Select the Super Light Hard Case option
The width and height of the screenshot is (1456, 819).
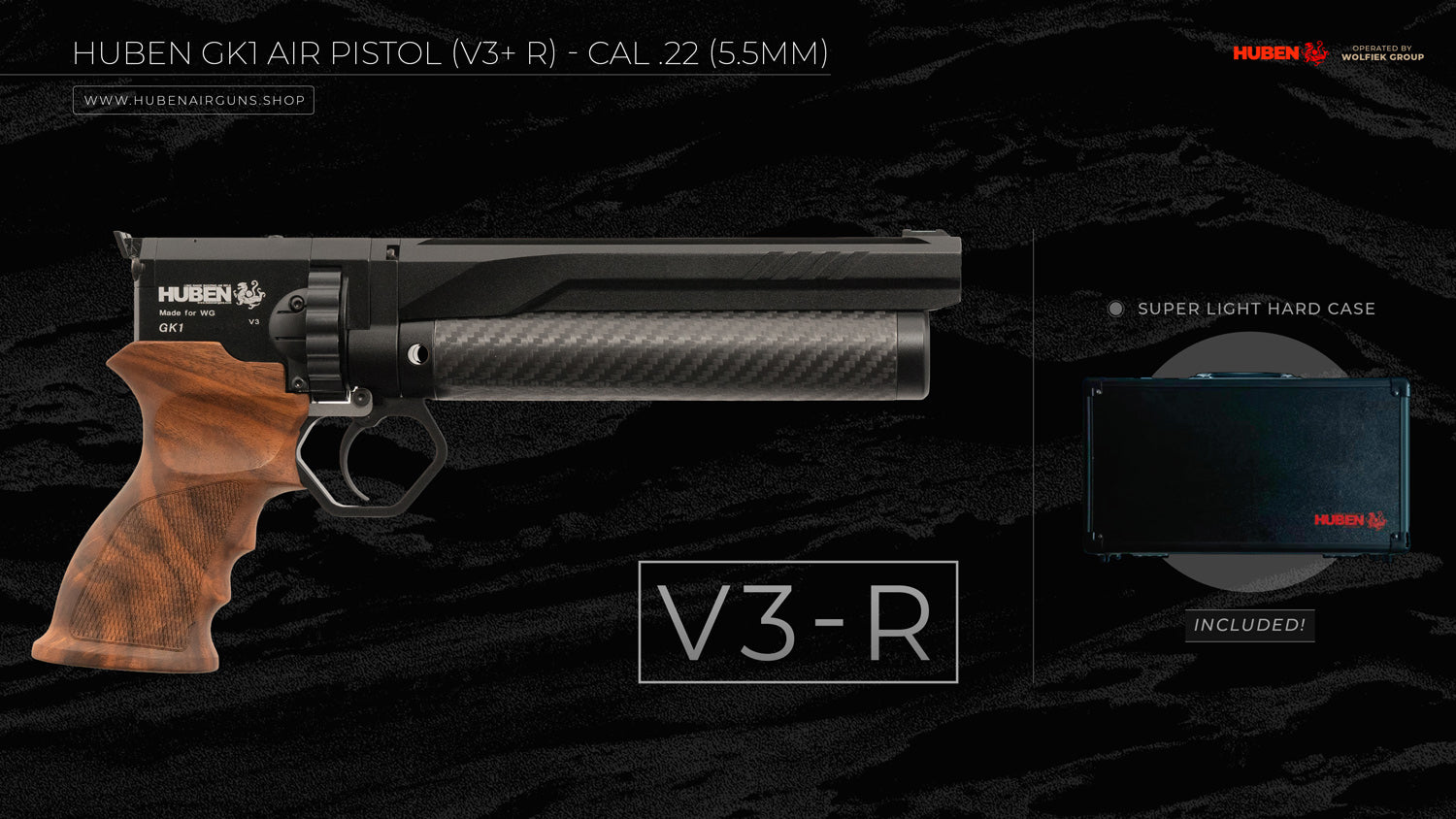tap(1116, 309)
